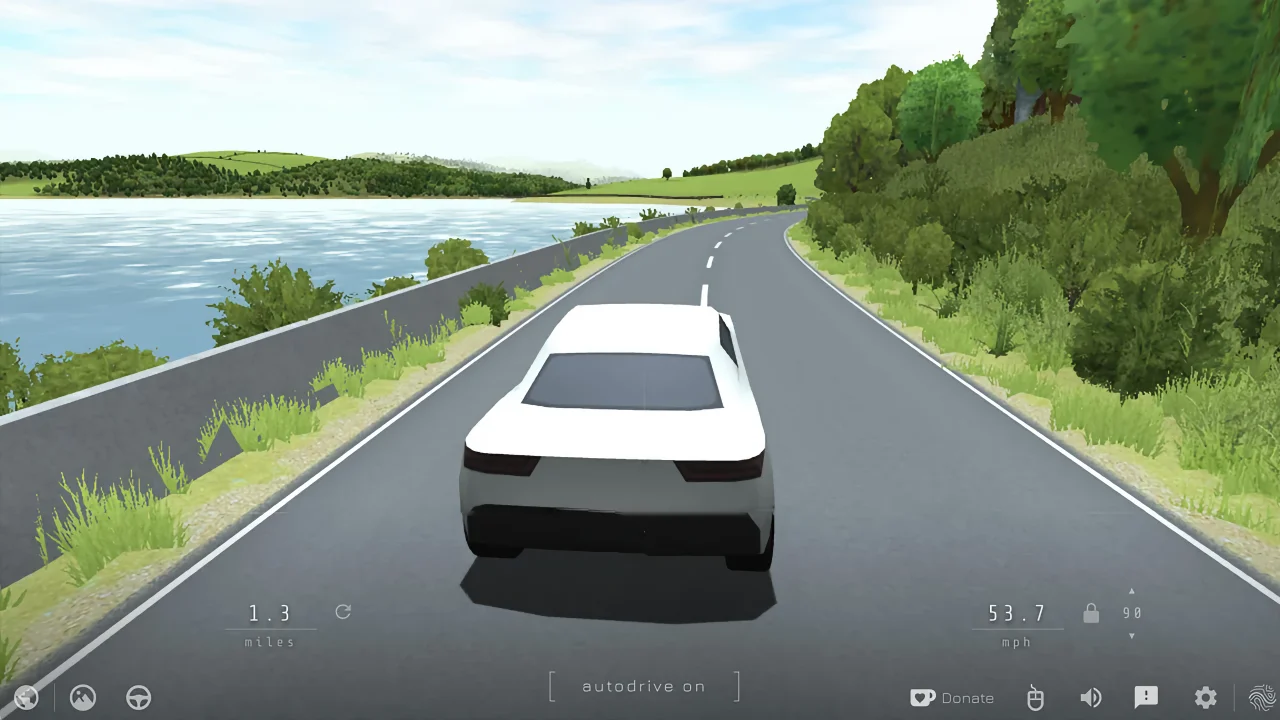Select the scenery landscape icon

click(83, 697)
